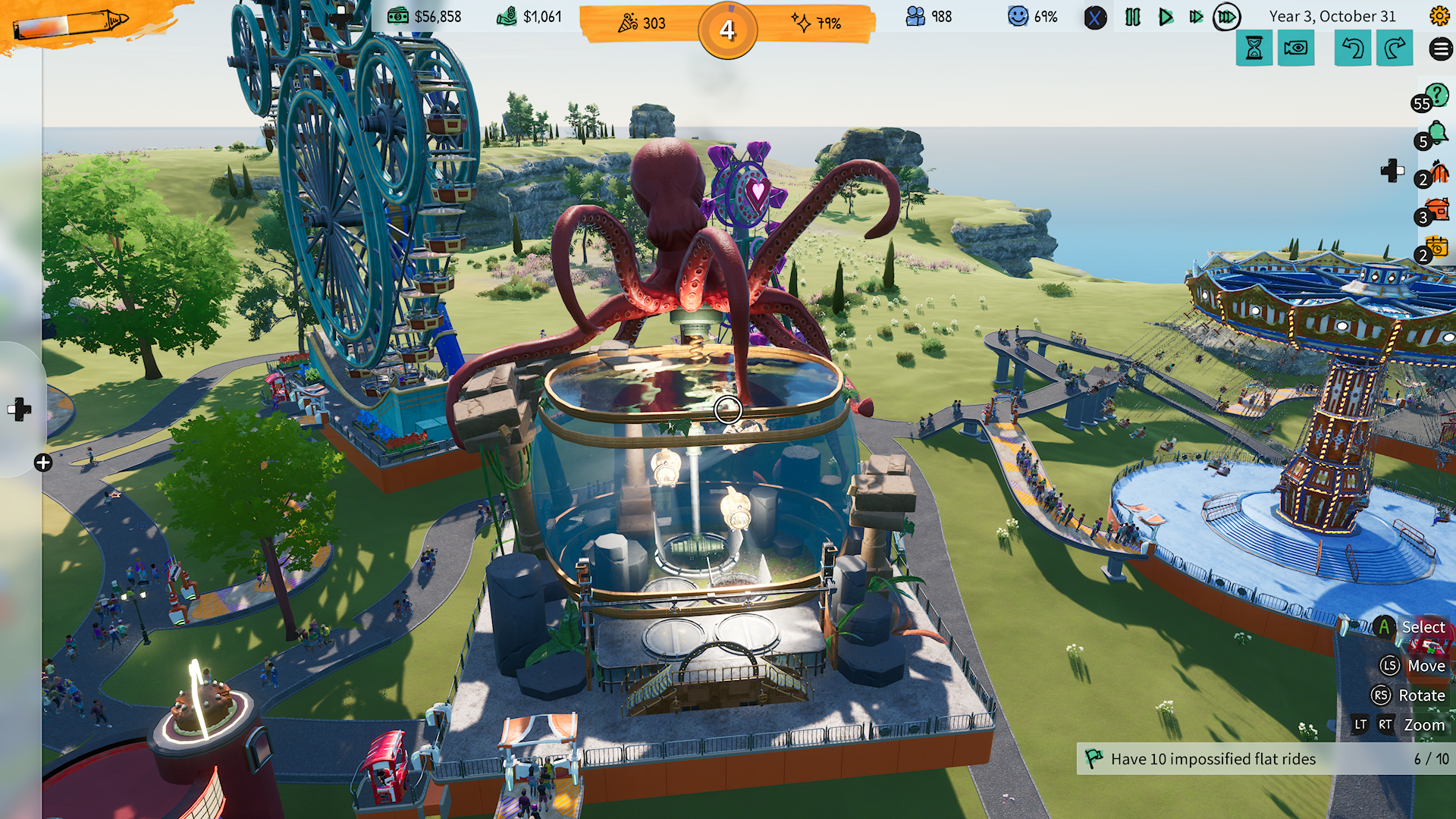Open the calendar clock notifications
Viewport: 1456px width, 819px height.
pyautogui.click(x=1436, y=249)
